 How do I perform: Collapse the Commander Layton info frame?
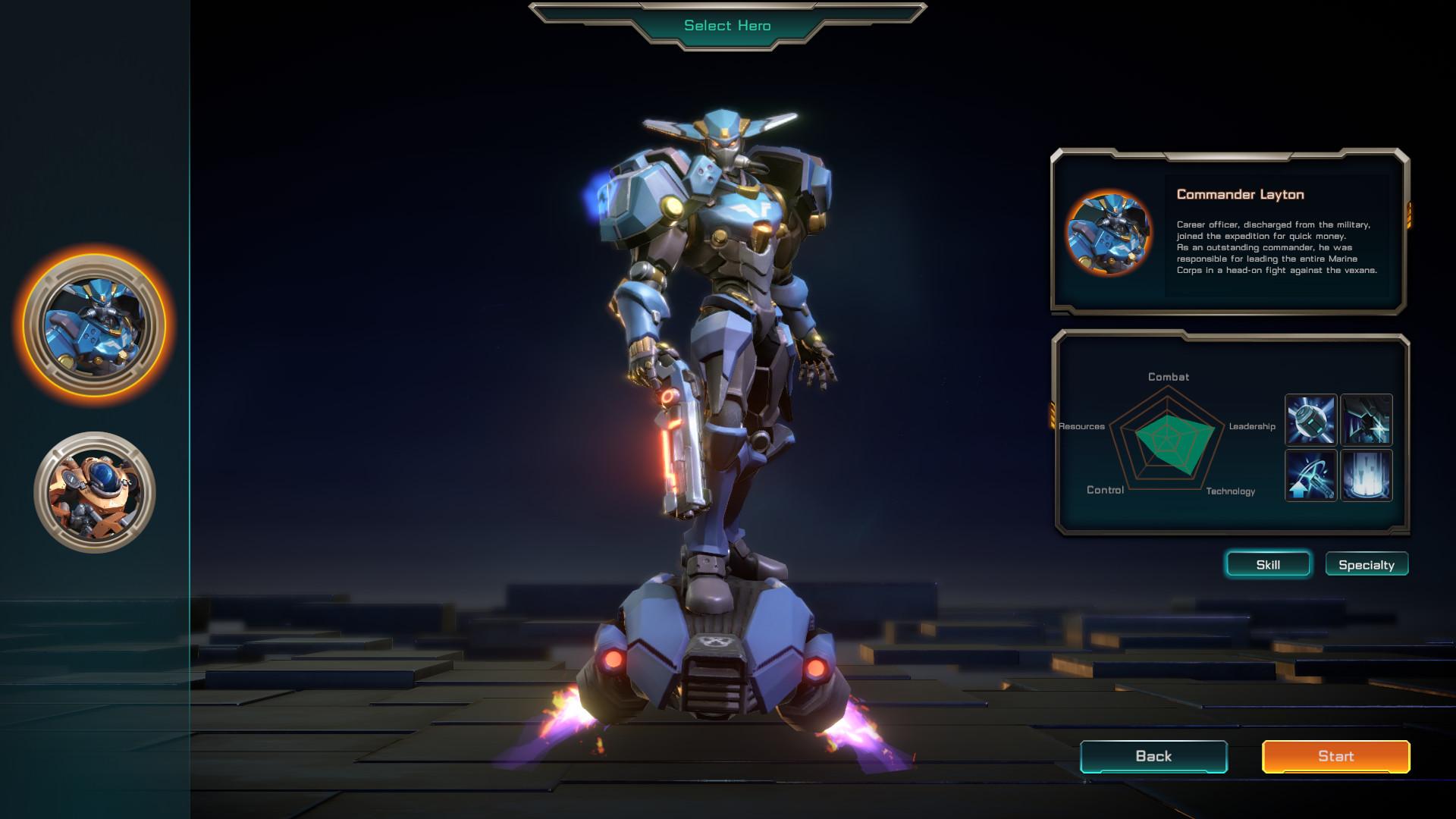point(1228,231)
